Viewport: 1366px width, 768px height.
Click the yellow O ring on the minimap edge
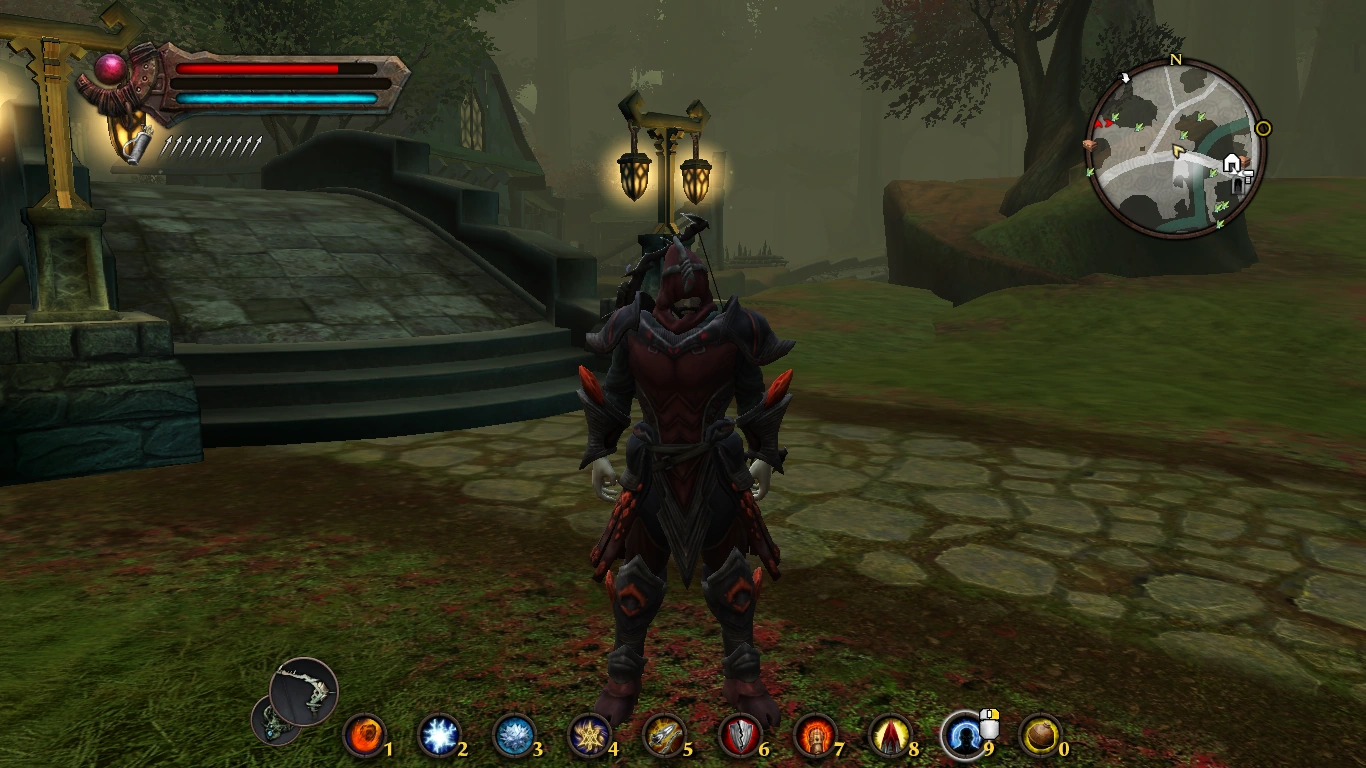(x=1262, y=129)
